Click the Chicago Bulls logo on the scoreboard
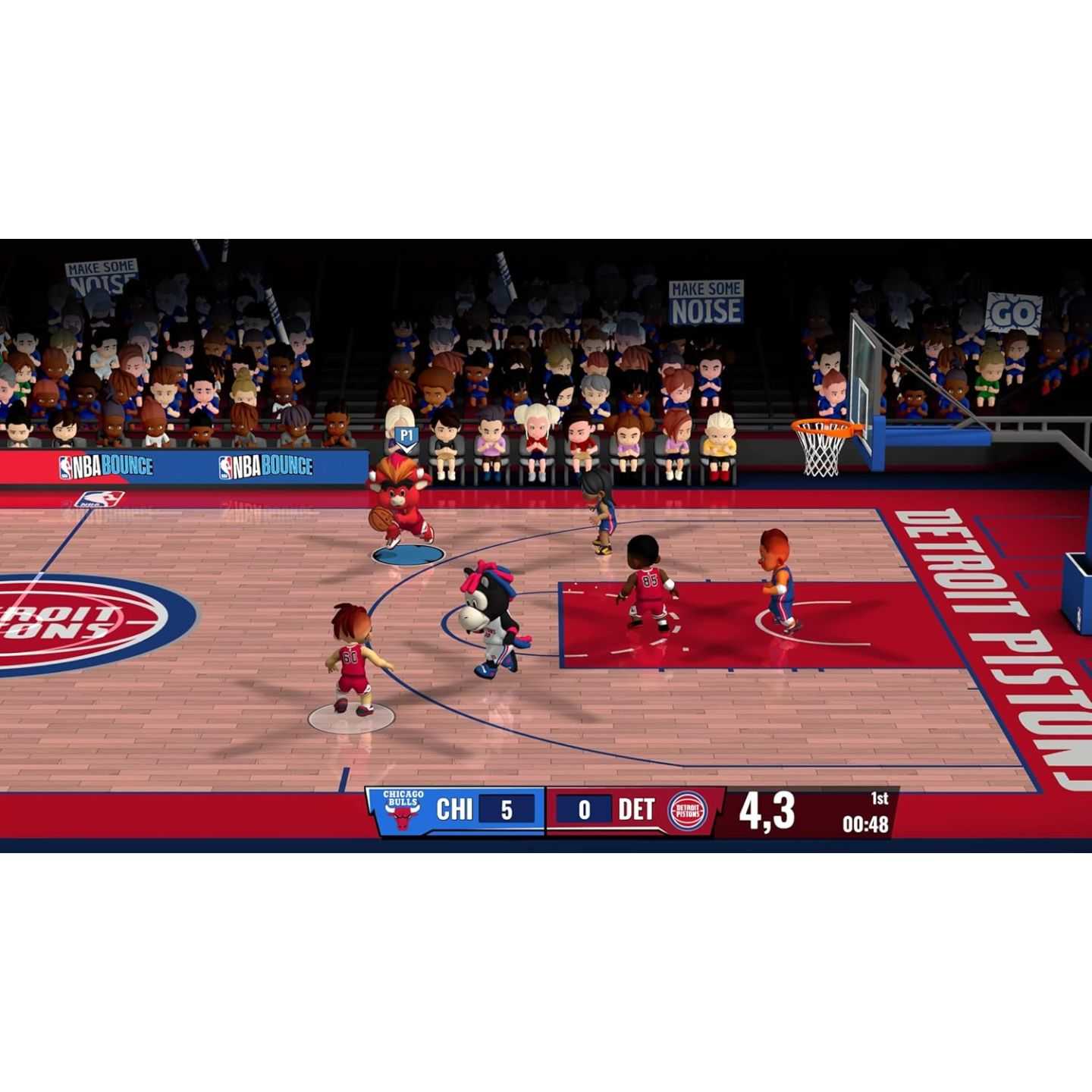This screenshot has height=1092, width=1092. point(402,811)
